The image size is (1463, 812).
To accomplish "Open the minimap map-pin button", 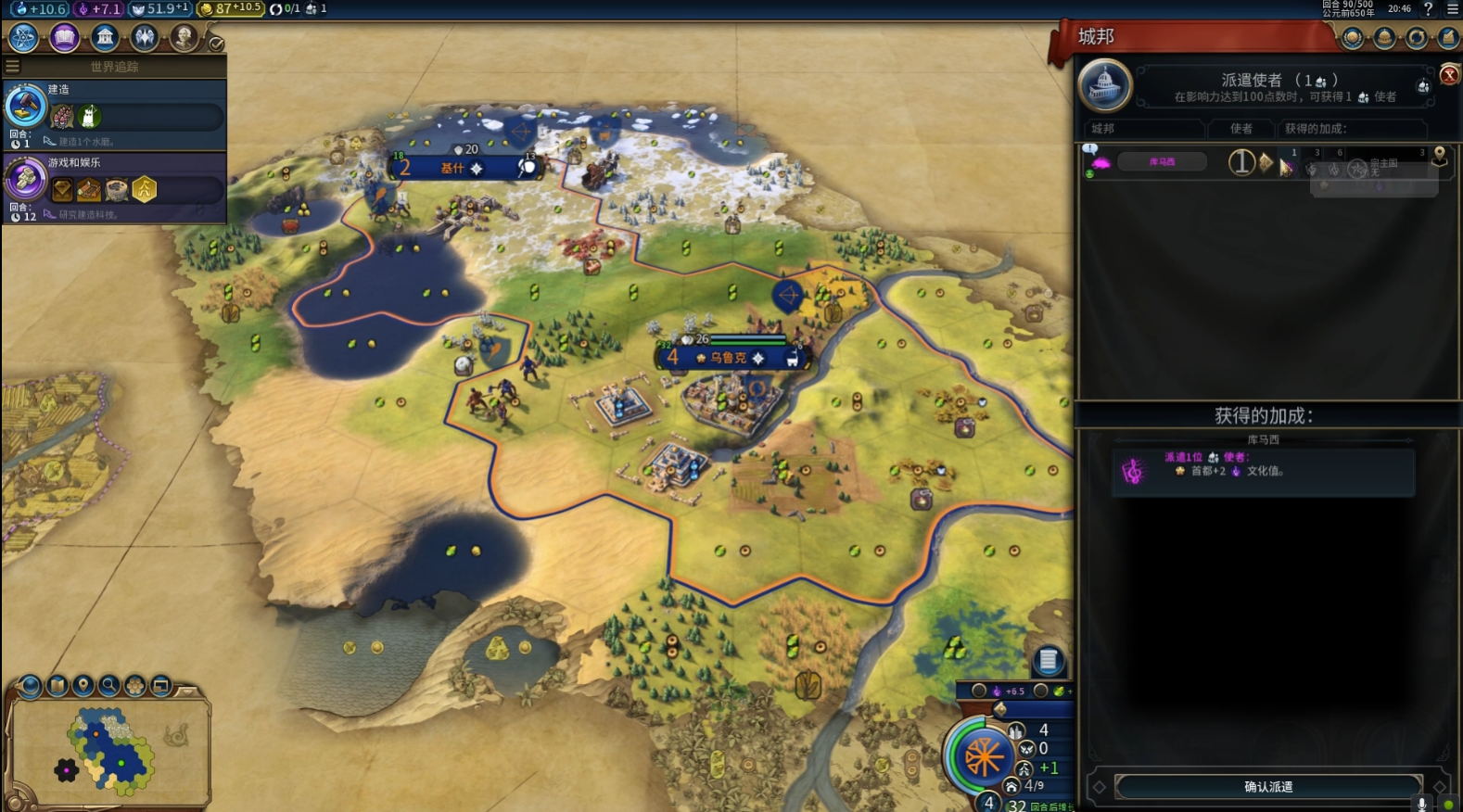I will click(x=83, y=686).
